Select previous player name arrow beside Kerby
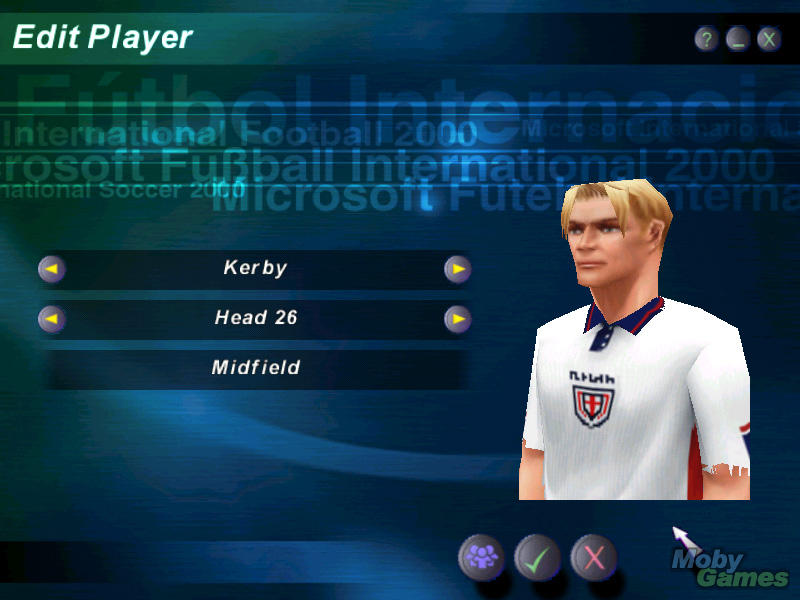 pos(52,269)
